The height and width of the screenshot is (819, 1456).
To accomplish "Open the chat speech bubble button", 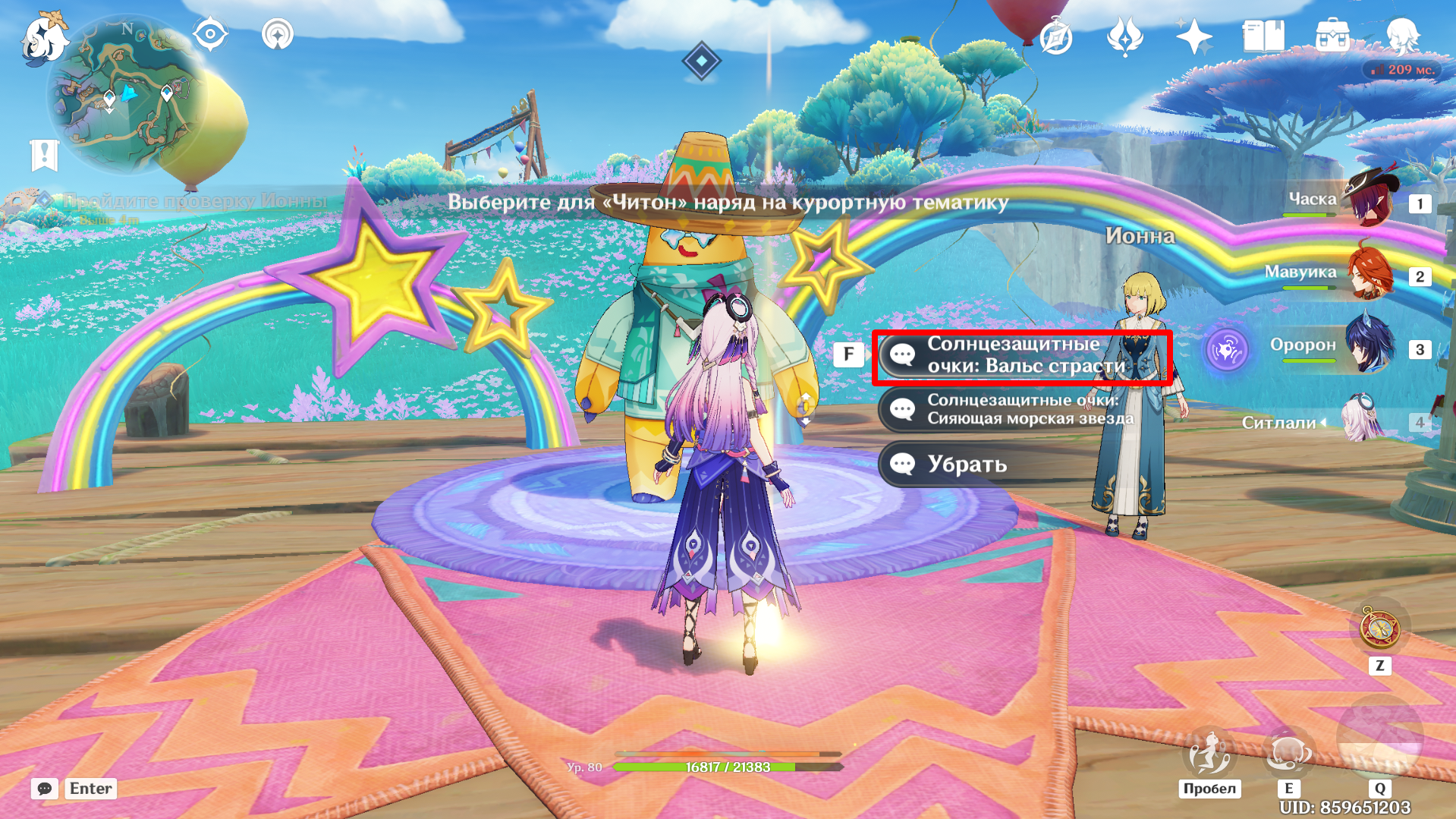I will (x=44, y=789).
